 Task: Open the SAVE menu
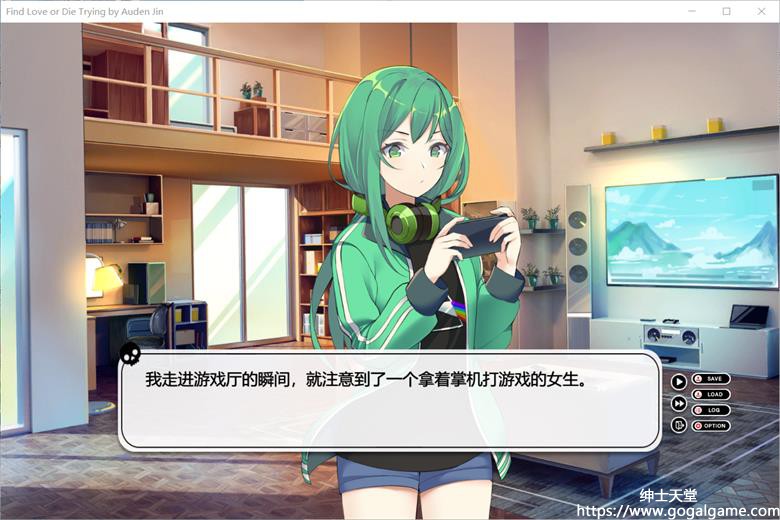pos(710,379)
